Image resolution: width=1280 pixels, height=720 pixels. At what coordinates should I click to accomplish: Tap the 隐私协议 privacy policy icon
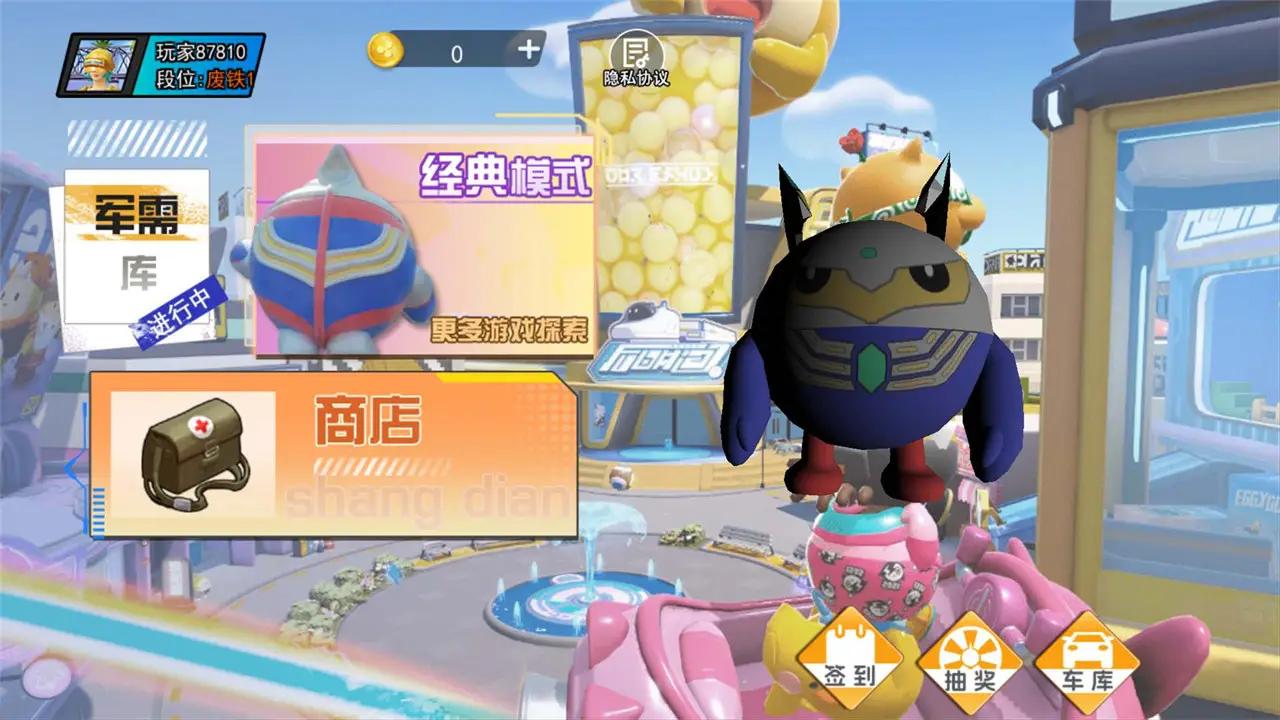pos(637,50)
